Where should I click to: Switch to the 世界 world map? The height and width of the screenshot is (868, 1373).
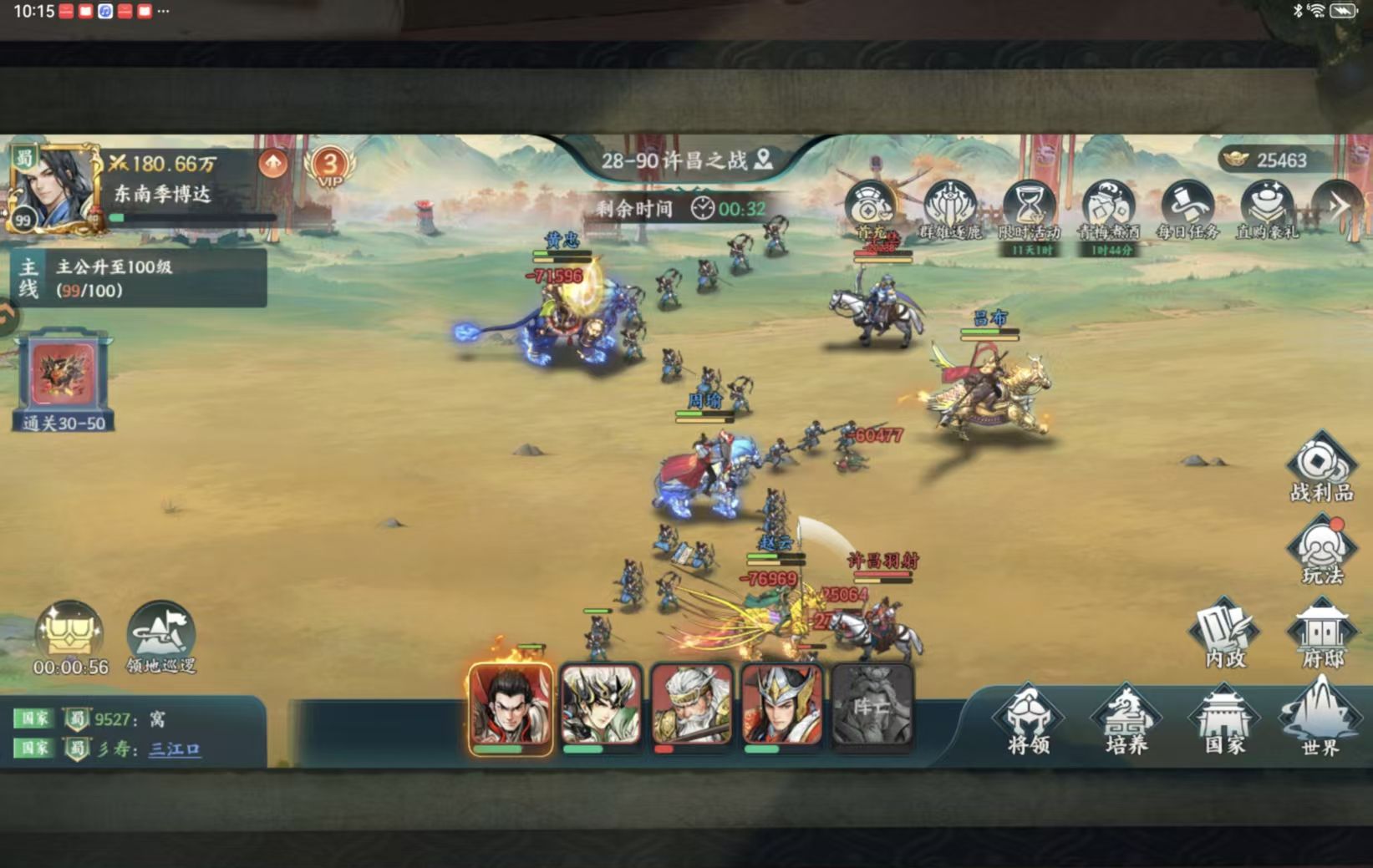1320,717
